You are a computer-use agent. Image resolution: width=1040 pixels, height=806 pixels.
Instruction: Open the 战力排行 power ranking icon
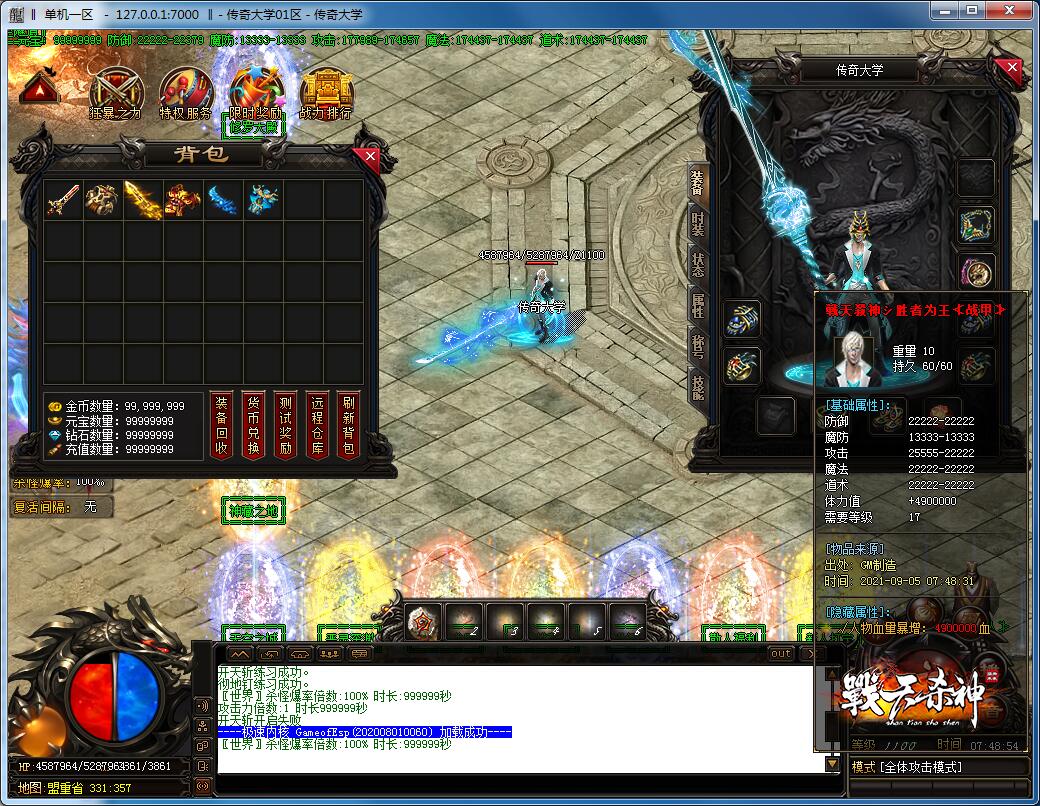tap(325, 91)
